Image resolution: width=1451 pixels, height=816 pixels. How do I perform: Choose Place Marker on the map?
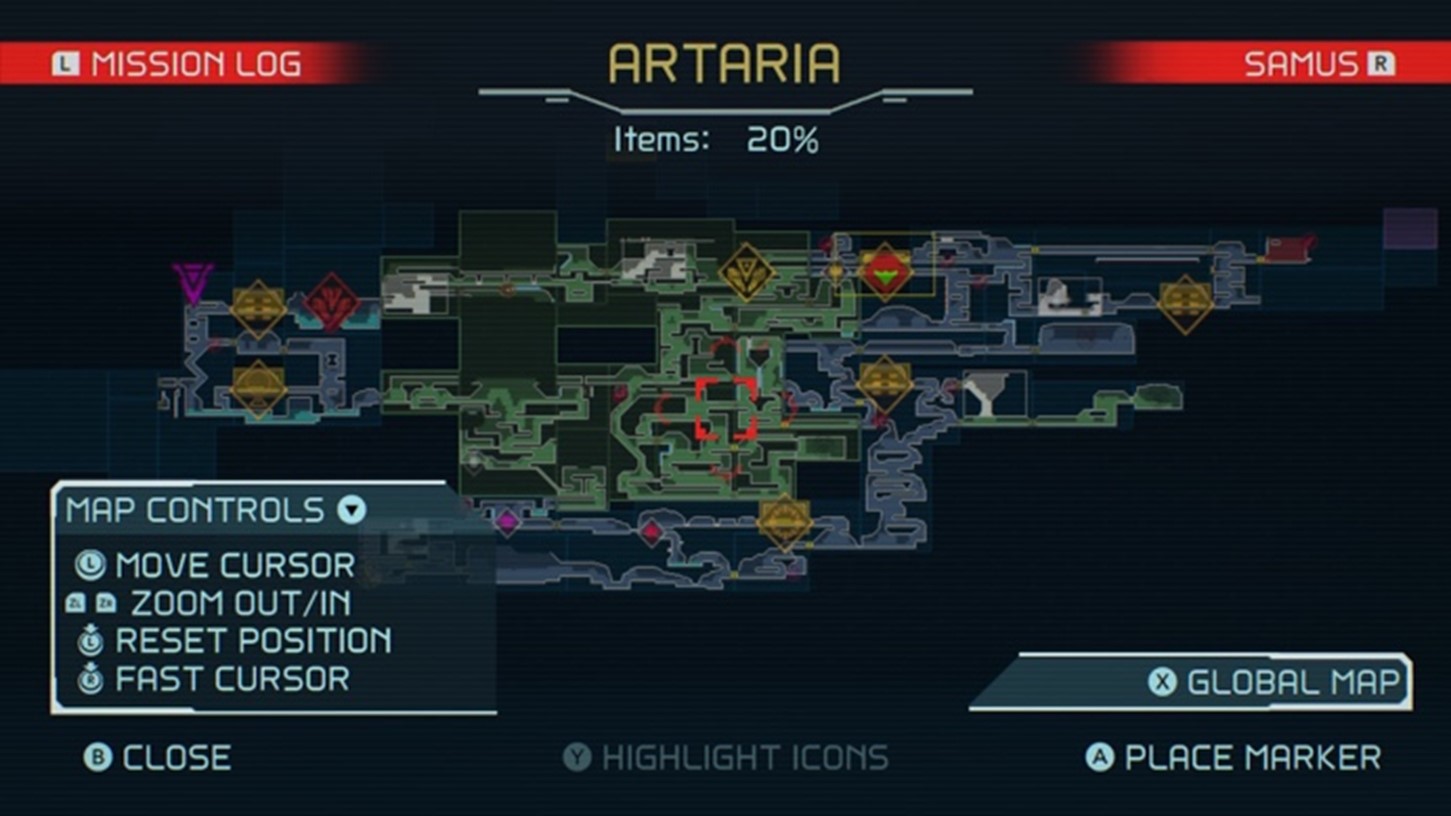click(x=1234, y=758)
